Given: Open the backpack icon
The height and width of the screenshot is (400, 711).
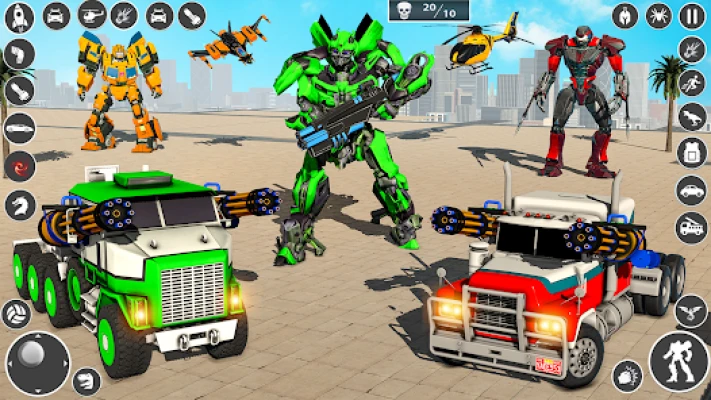Looking at the screenshot, I should [x=691, y=152].
